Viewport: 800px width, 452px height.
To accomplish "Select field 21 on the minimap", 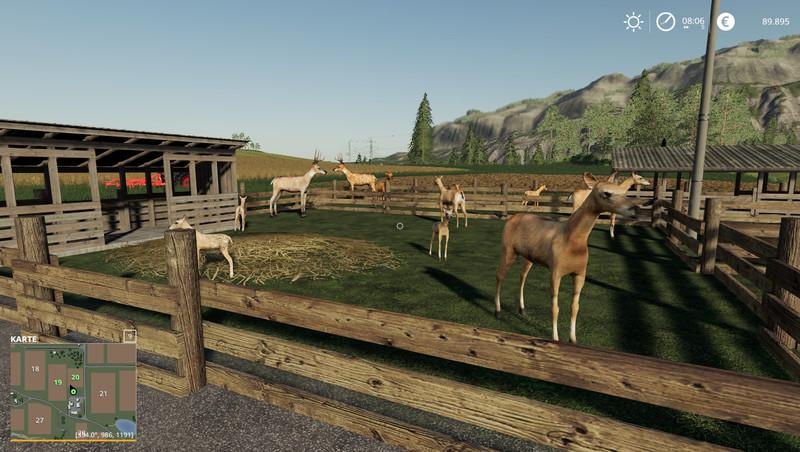I will [x=102, y=393].
